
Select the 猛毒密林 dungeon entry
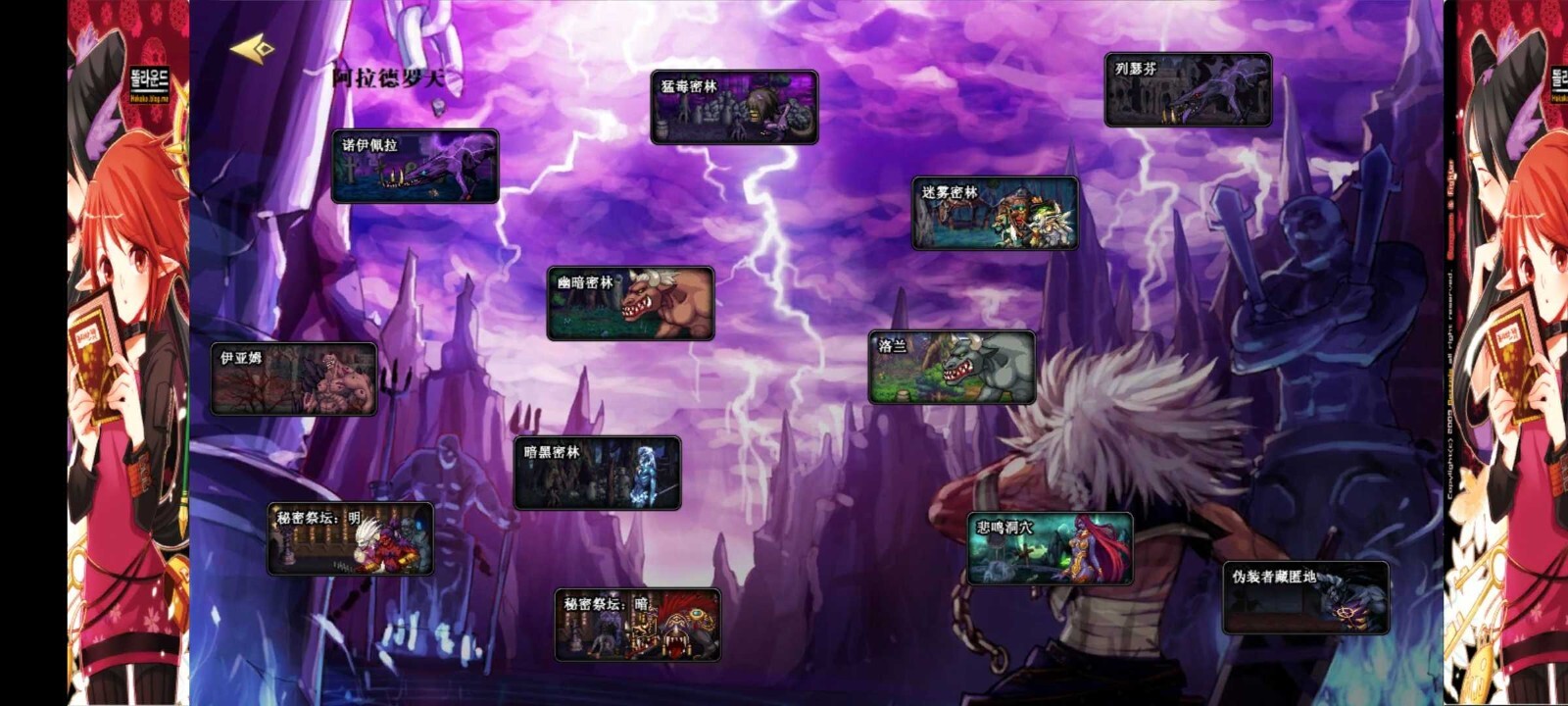[734, 108]
